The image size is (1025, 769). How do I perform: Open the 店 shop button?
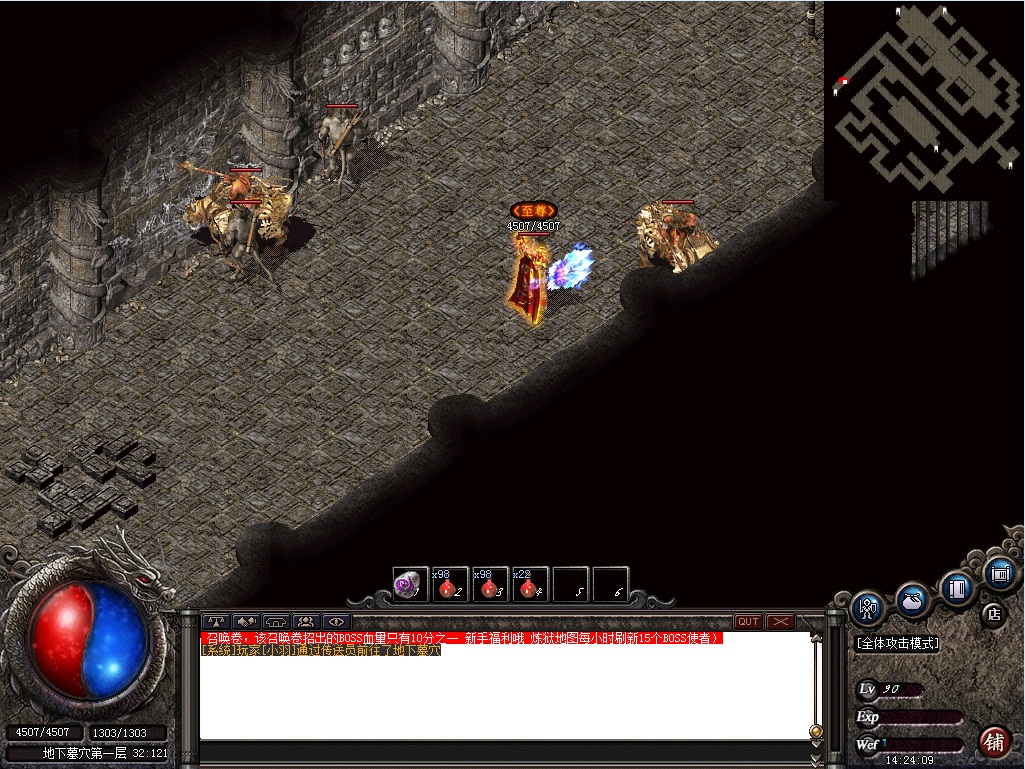[992, 613]
